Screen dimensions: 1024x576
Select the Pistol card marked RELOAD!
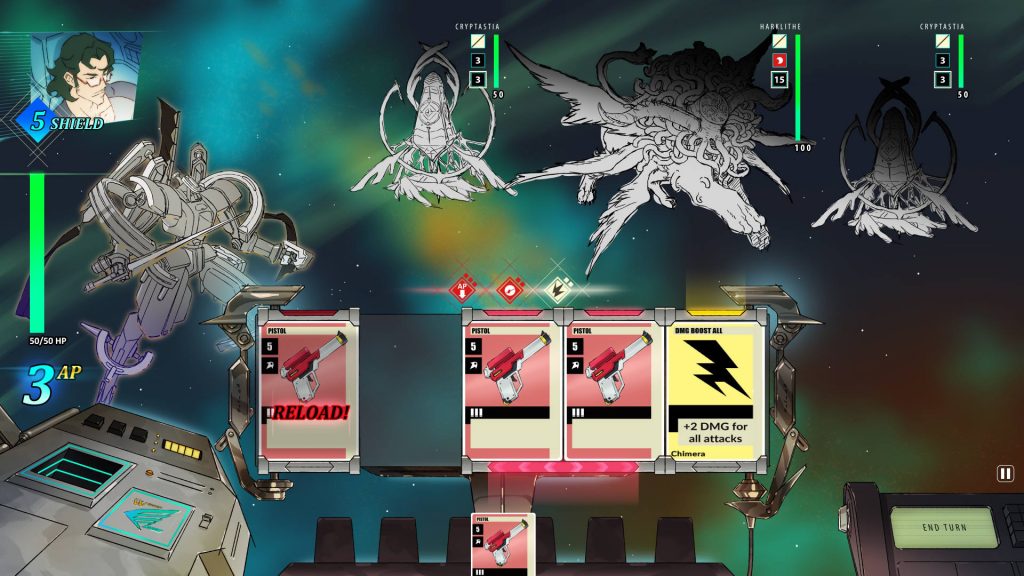308,391
